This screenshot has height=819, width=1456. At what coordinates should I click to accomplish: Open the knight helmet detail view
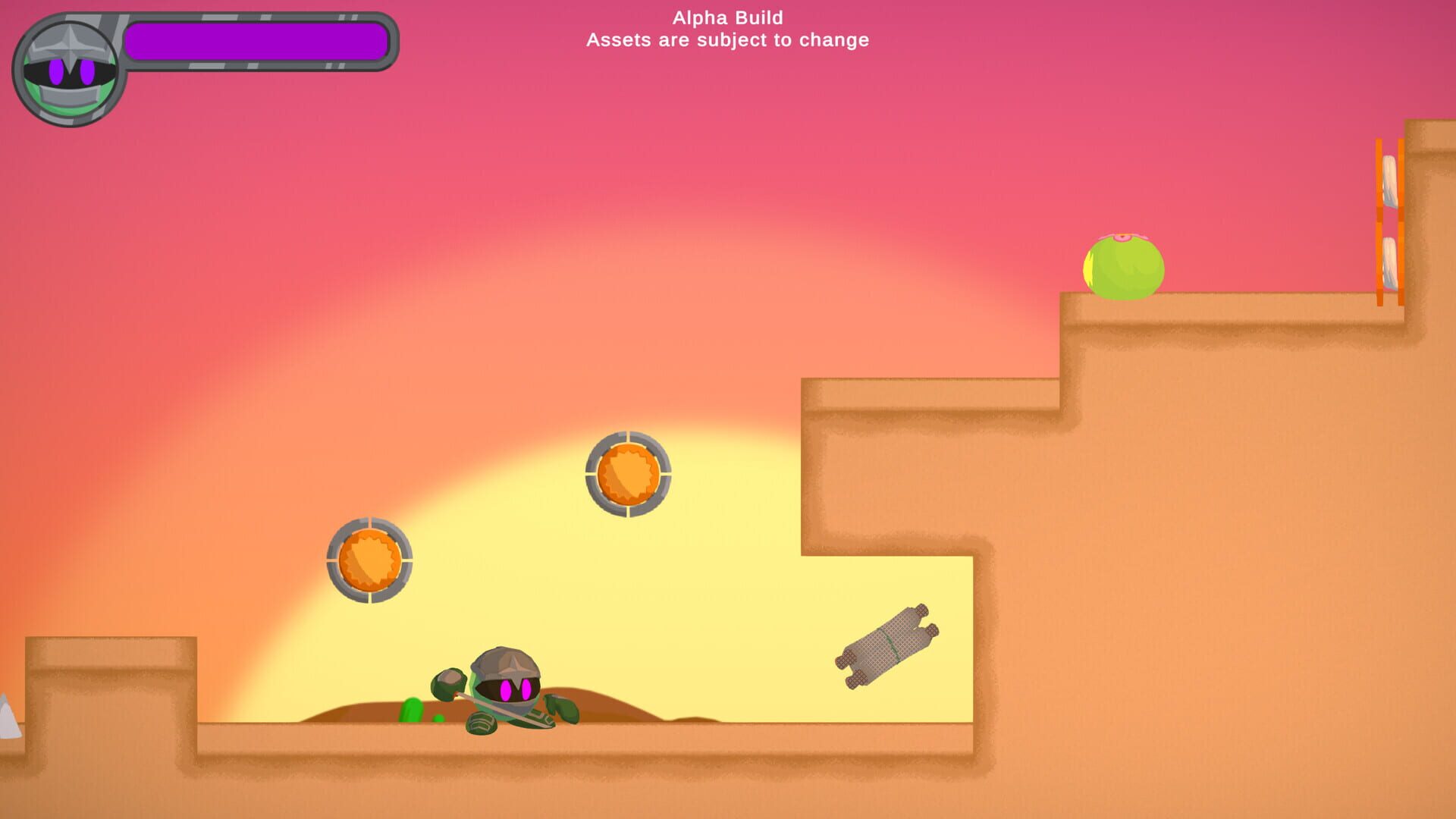(68, 45)
